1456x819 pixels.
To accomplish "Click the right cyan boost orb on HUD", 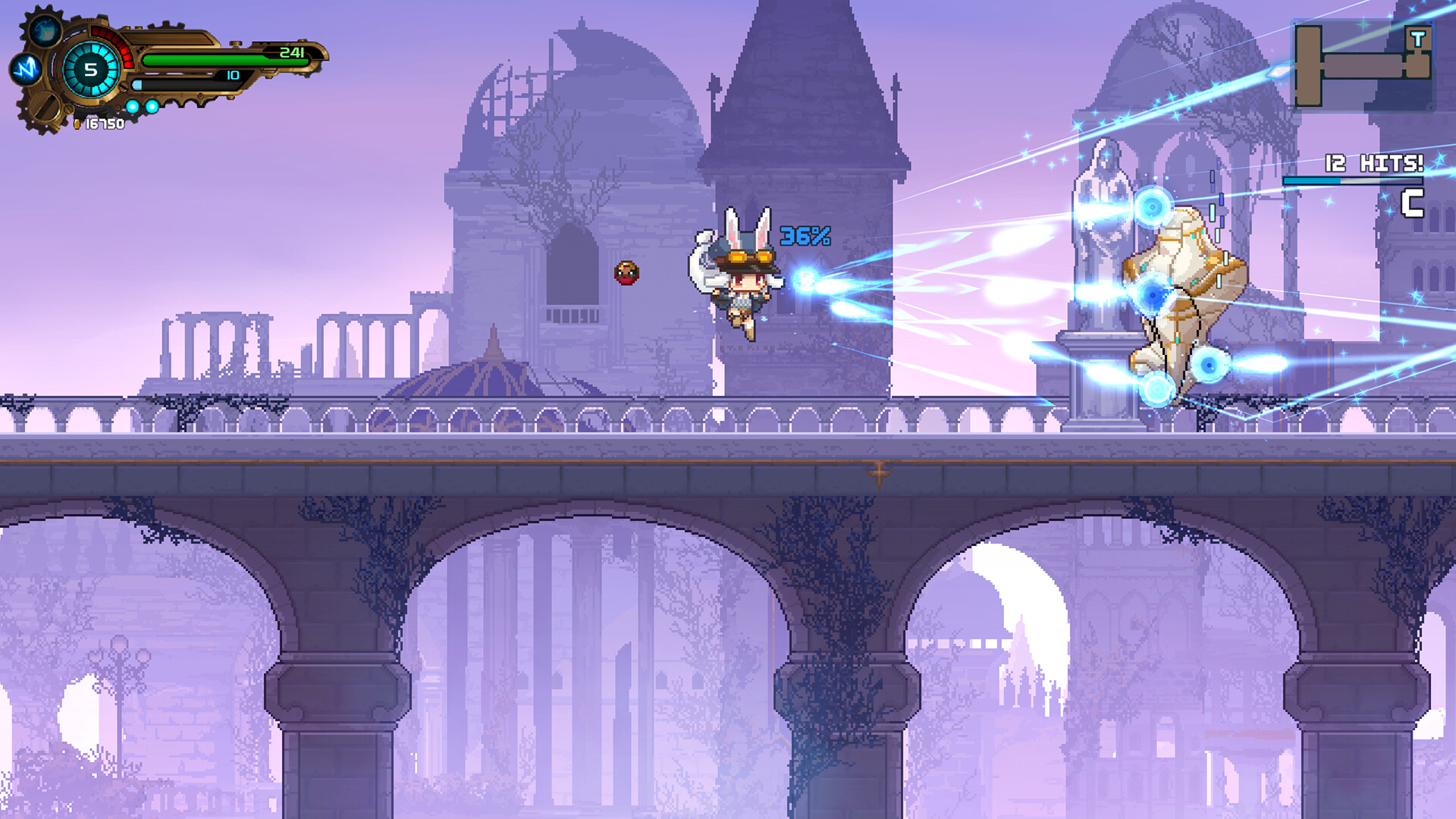I will point(152,106).
